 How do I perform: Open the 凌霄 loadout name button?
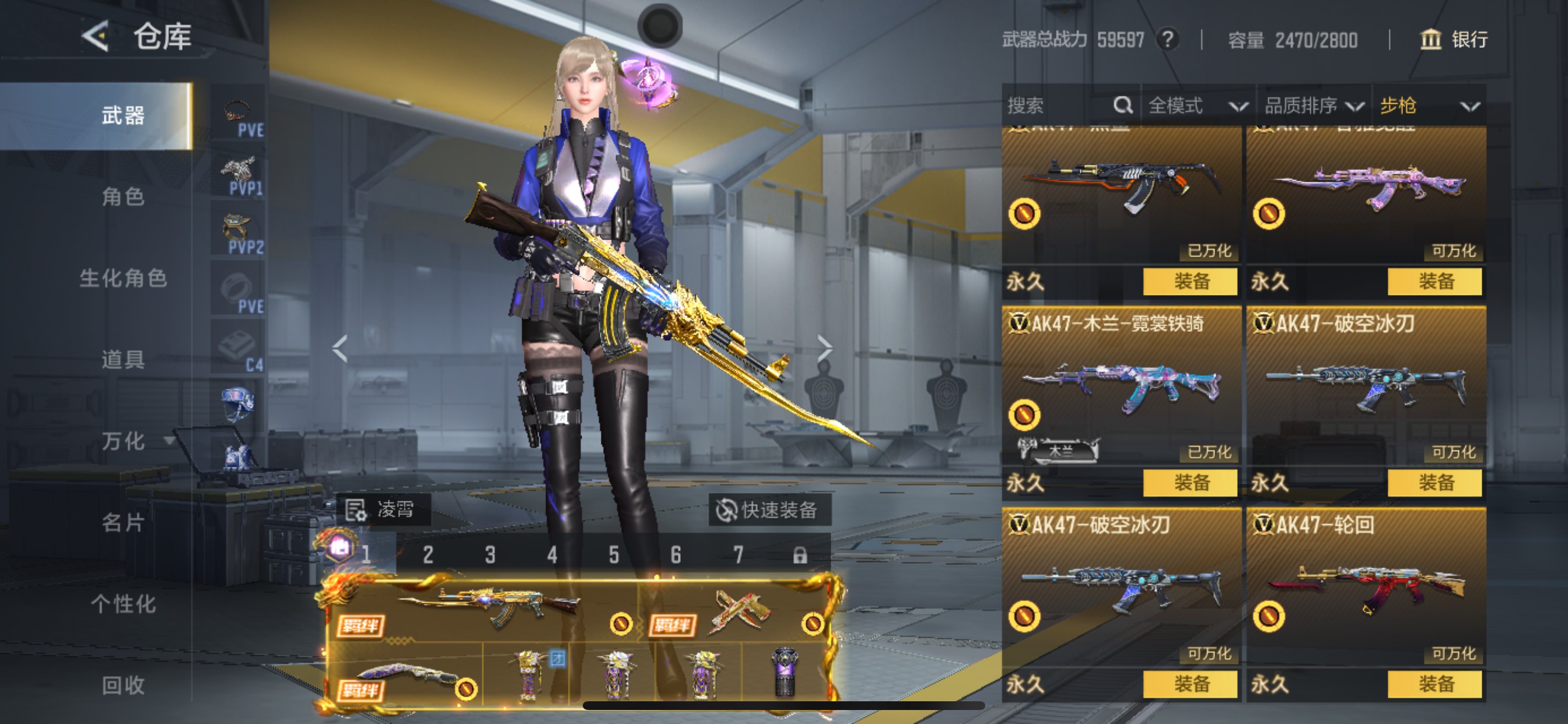(x=383, y=509)
